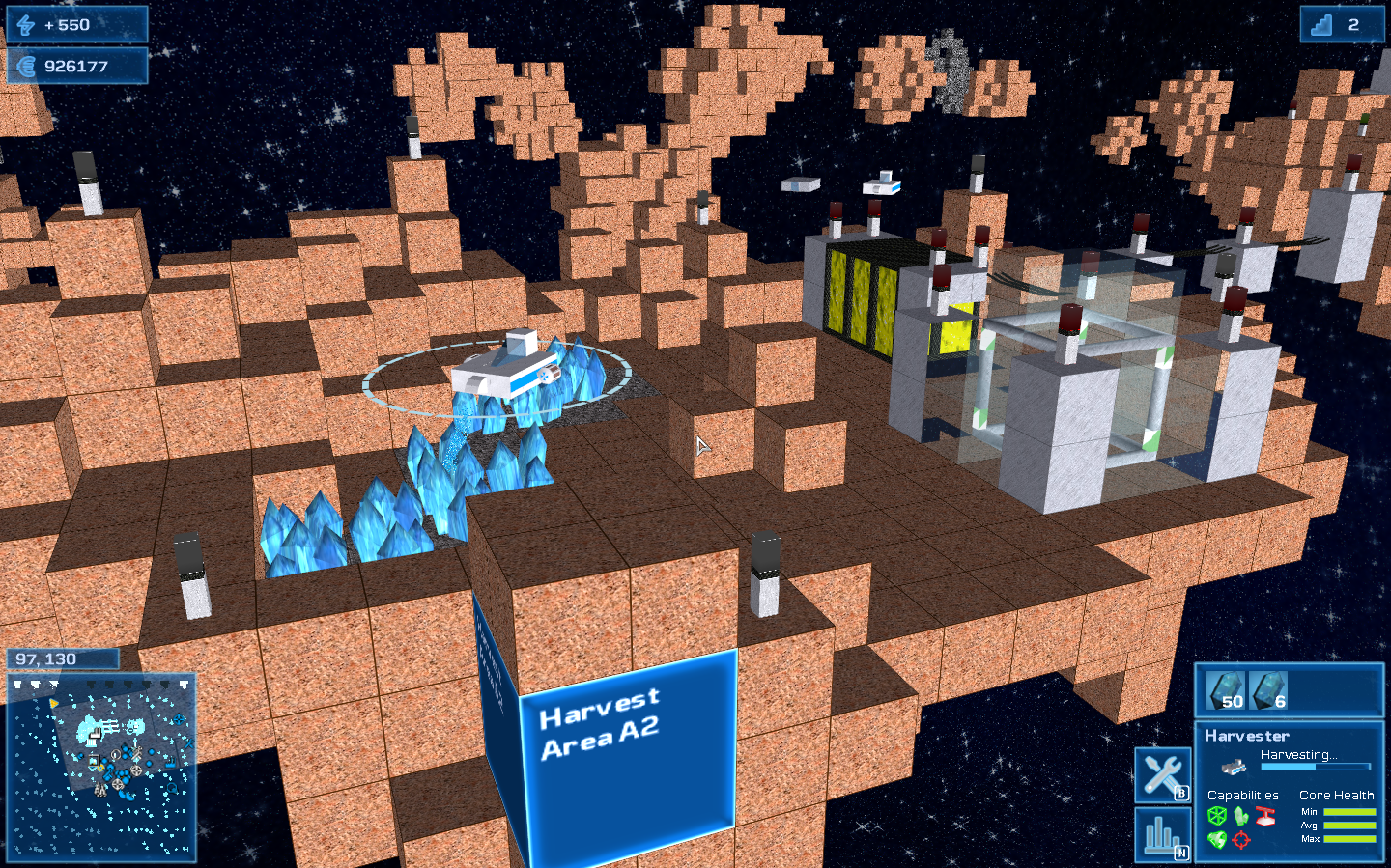Click the minimap to move the view
The width and height of the screenshot is (1391, 868).
pyautogui.click(x=101, y=767)
